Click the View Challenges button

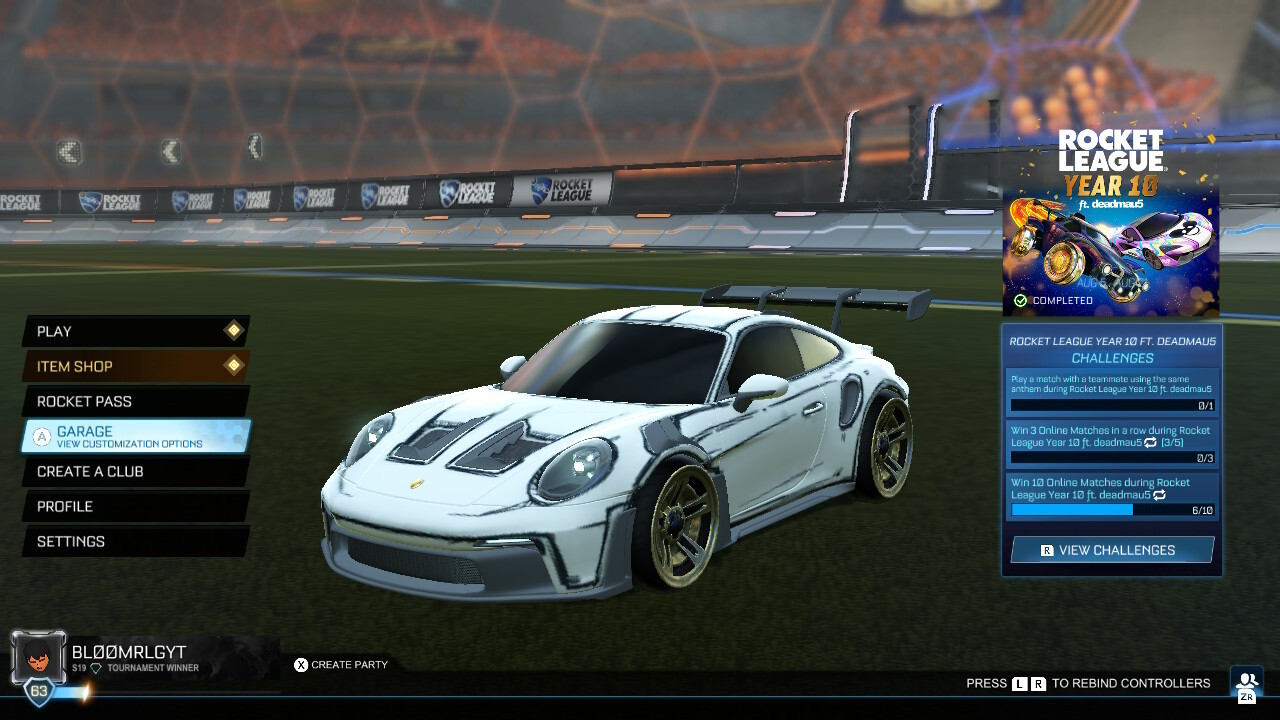pyautogui.click(x=1111, y=549)
